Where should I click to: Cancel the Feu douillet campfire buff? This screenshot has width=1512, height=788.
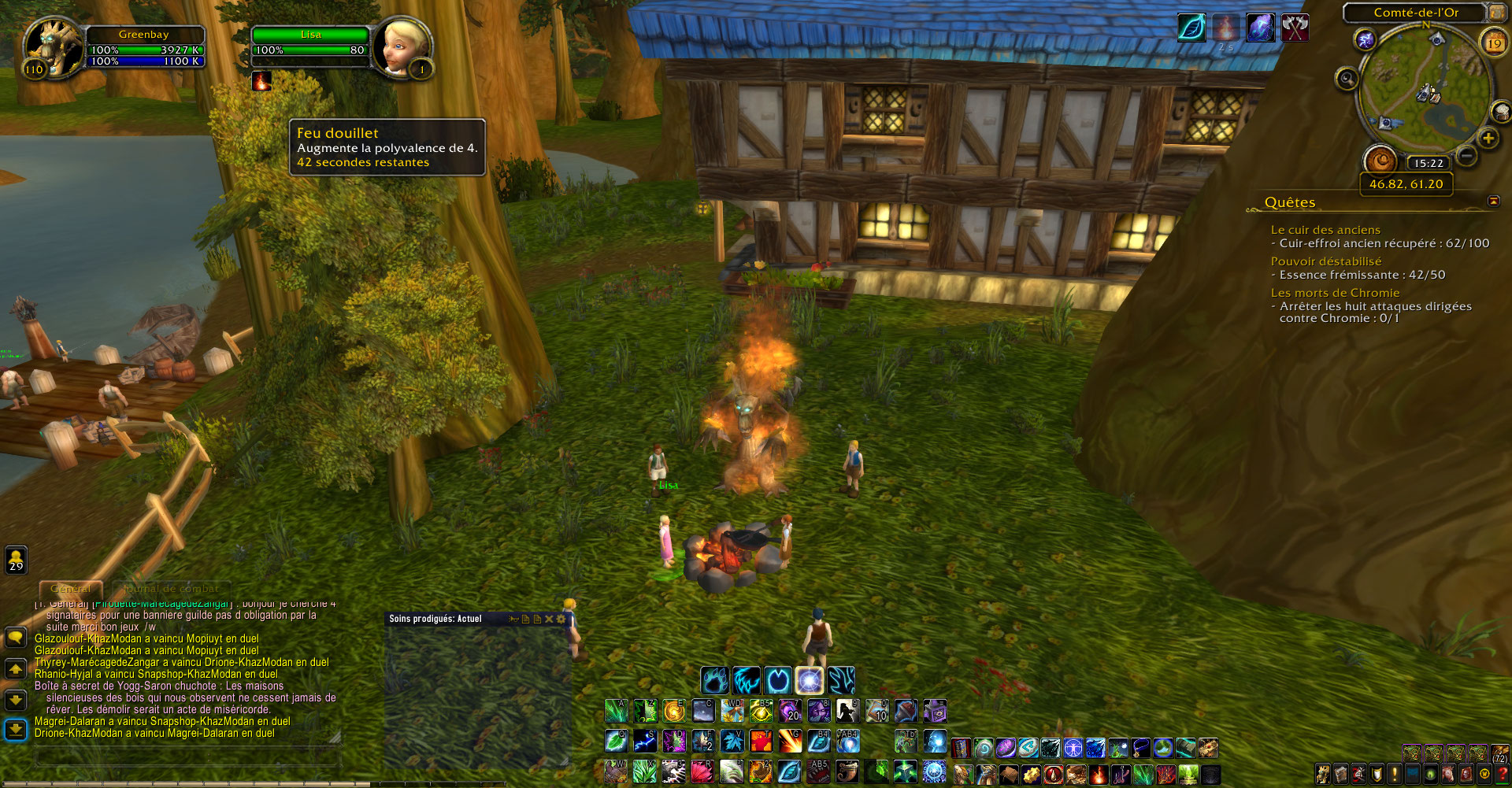tap(262, 82)
